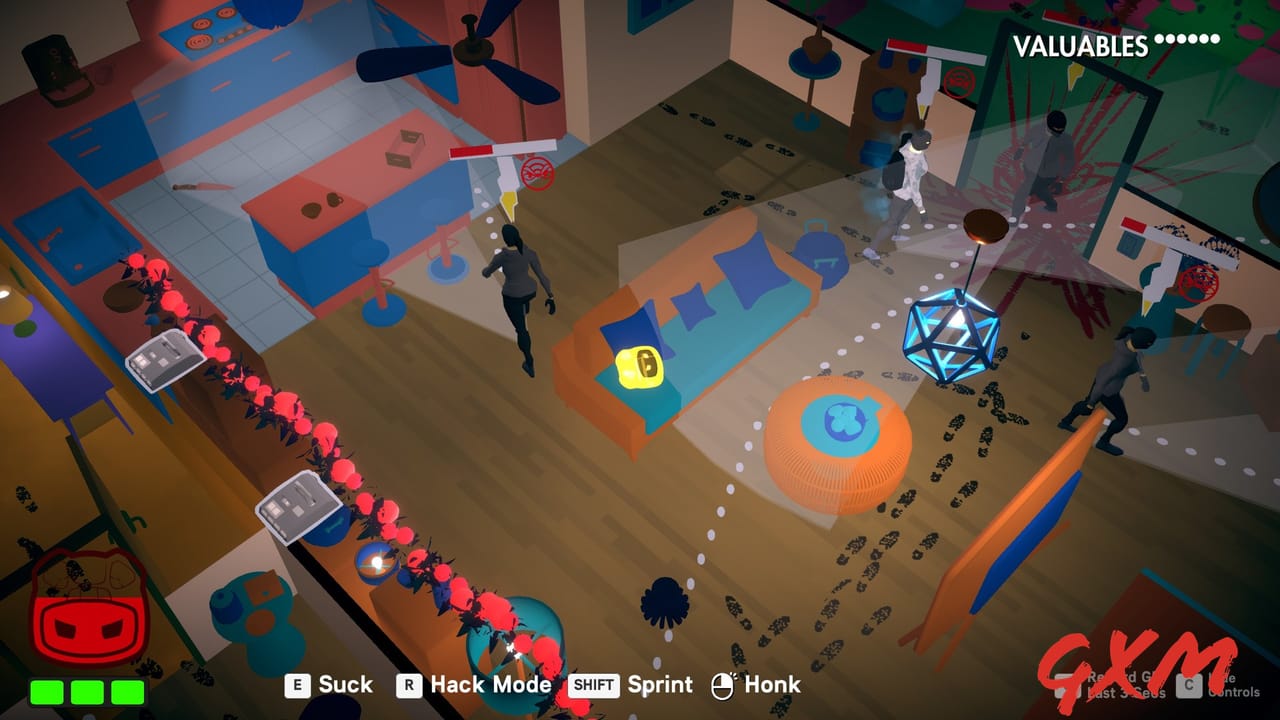1280x720 pixels.
Task: Click the crossed-out alarm icon on the kitchen meter
Action: tap(536, 173)
